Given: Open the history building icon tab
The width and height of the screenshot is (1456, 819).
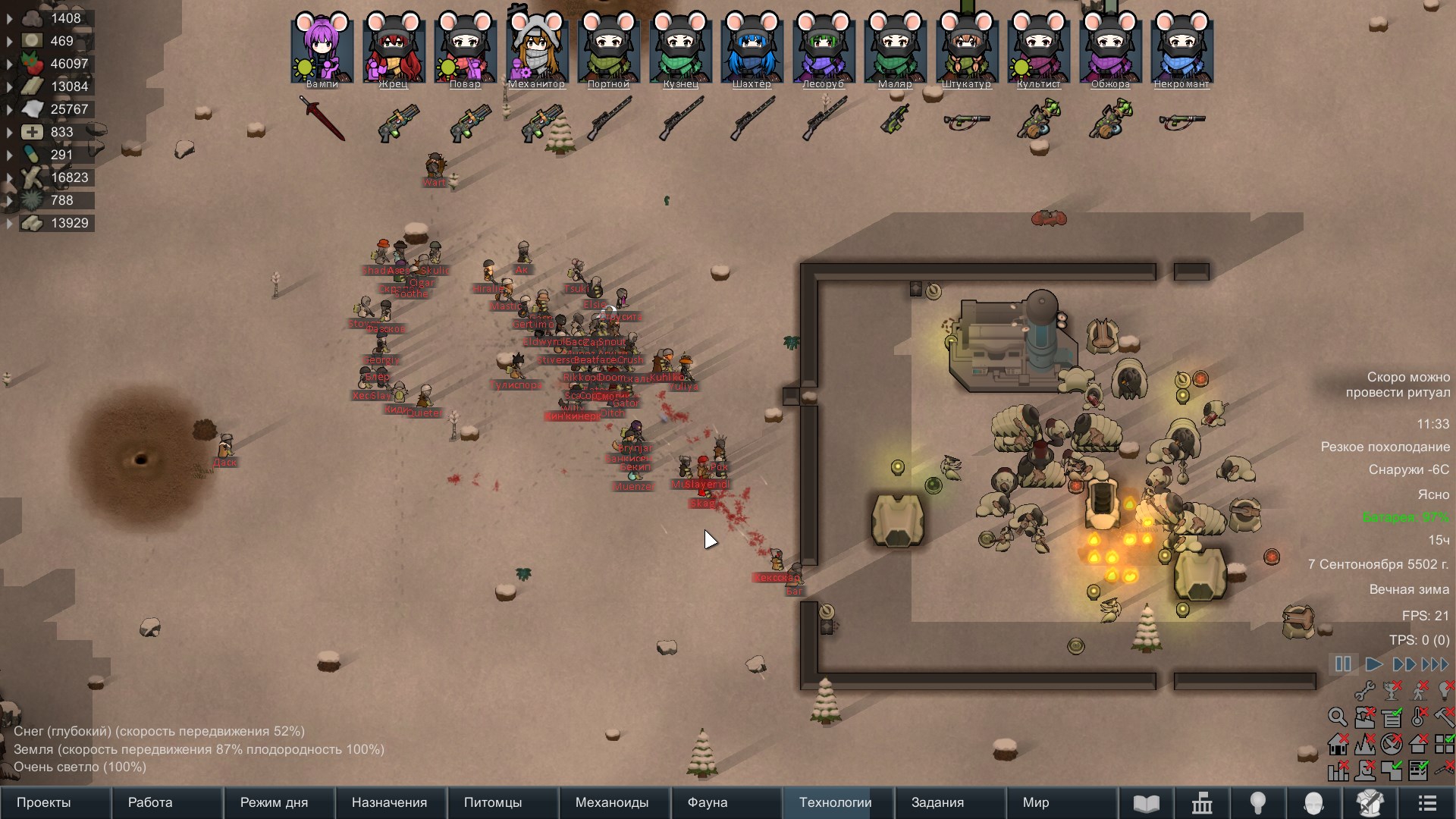Looking at the screenshot, I should click(x=1202, y=803).
